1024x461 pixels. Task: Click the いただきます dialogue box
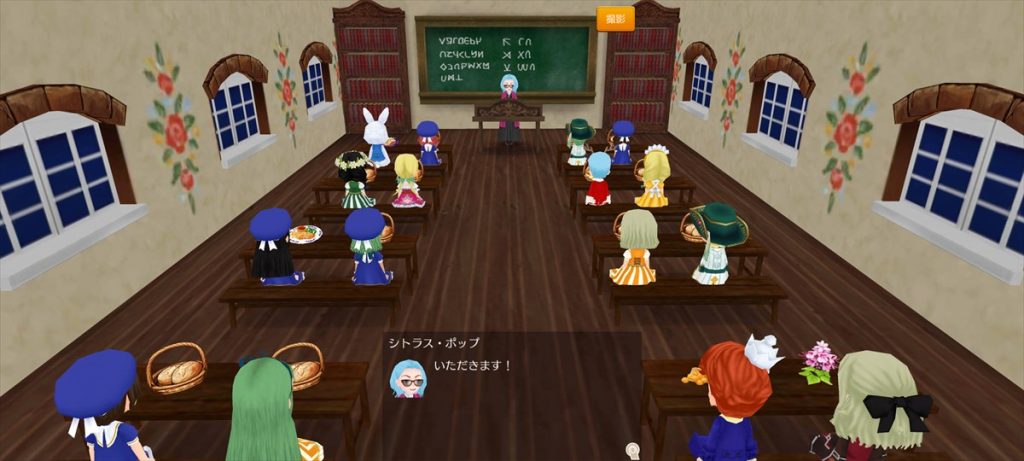pyautogui.click(x=511, y=380)
